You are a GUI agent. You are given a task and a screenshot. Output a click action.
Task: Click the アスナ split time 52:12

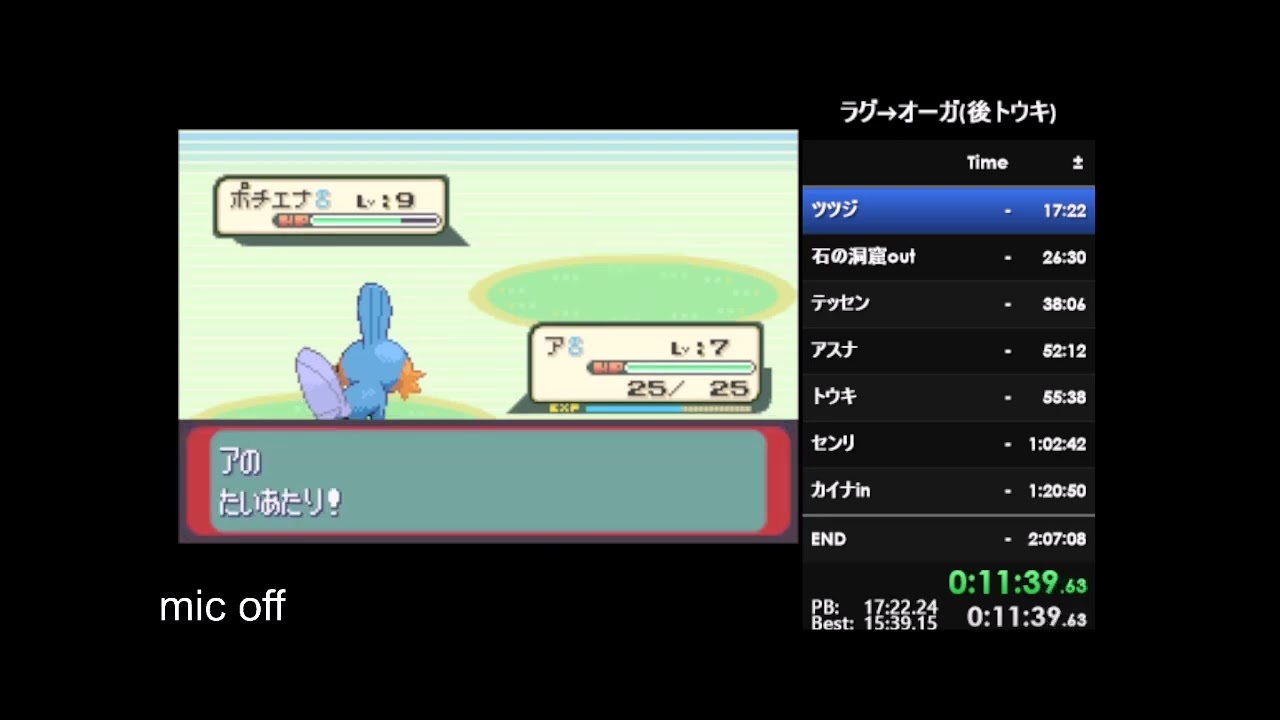tap(1063, 351)
